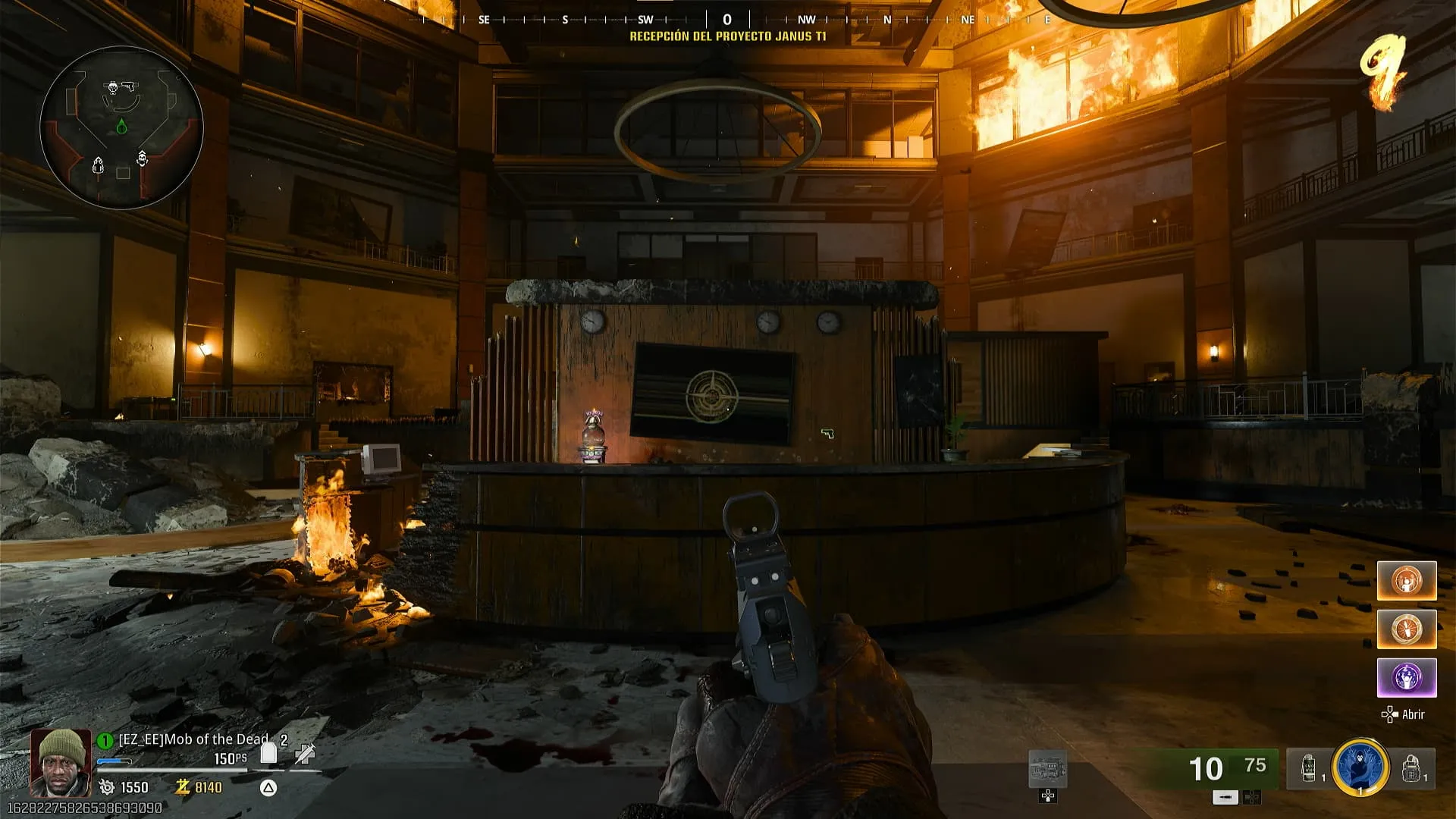
Task: Open the grey scorestreak slot
Action: coord(1047,770)
